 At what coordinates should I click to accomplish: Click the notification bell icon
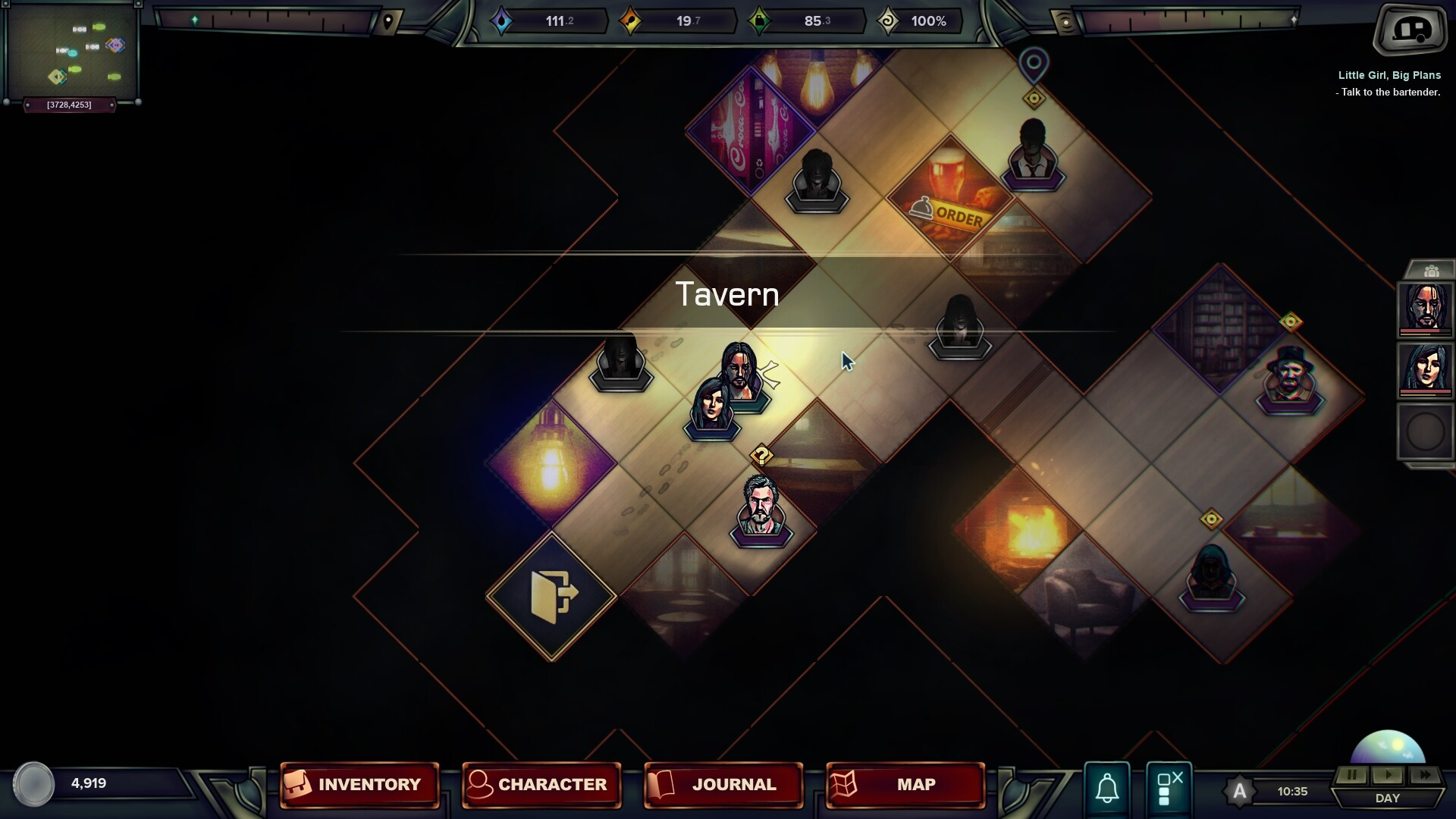[1107, 788]
